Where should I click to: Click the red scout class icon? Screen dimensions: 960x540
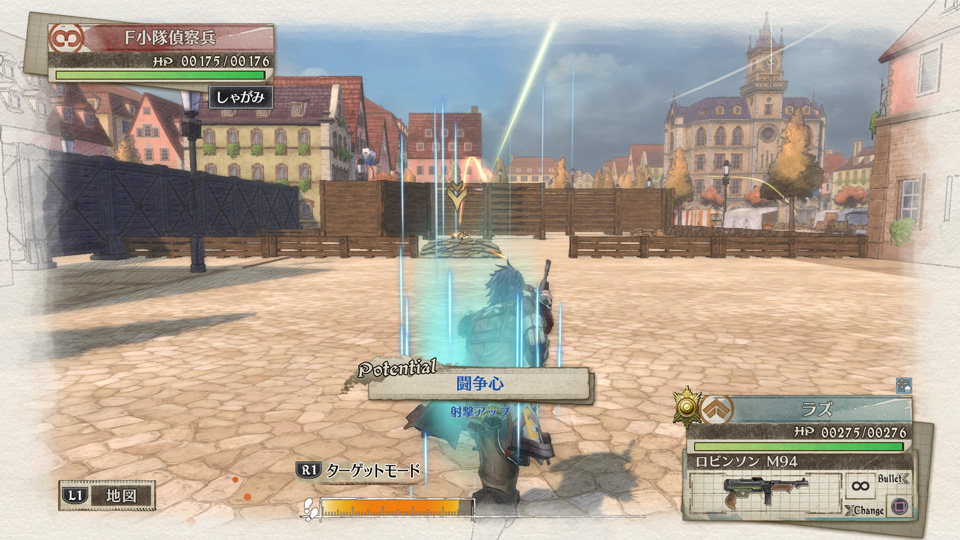(68, 41)
